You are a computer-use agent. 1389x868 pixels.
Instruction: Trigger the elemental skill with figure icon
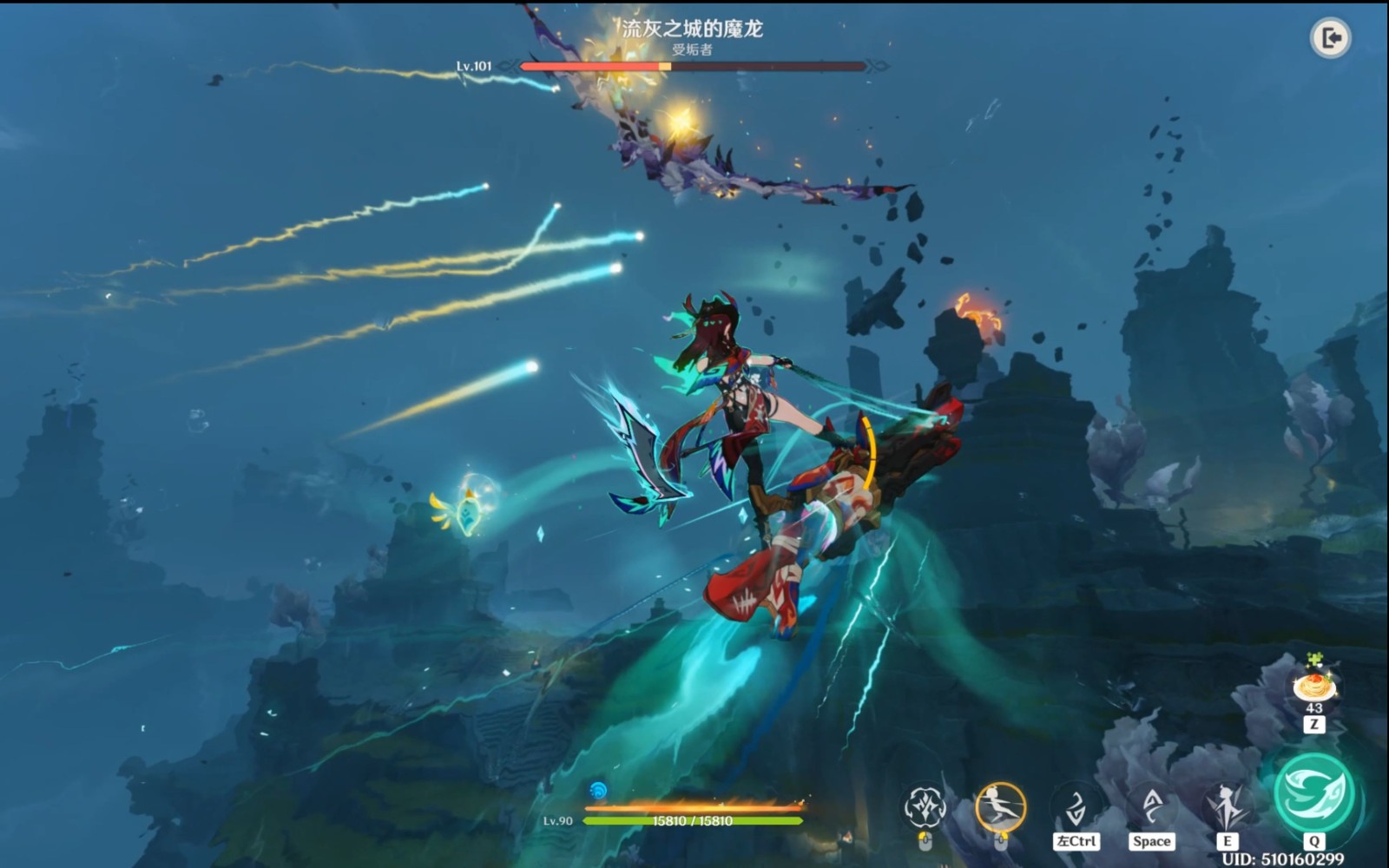(1227, 807)
